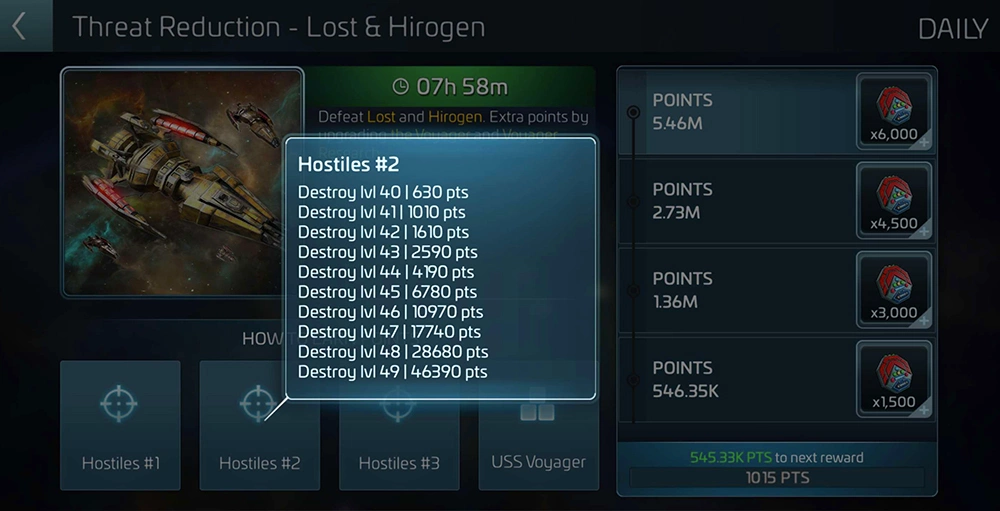Open the USS Voyager scoring tile
1000x511 pixels.
(538, 440)
